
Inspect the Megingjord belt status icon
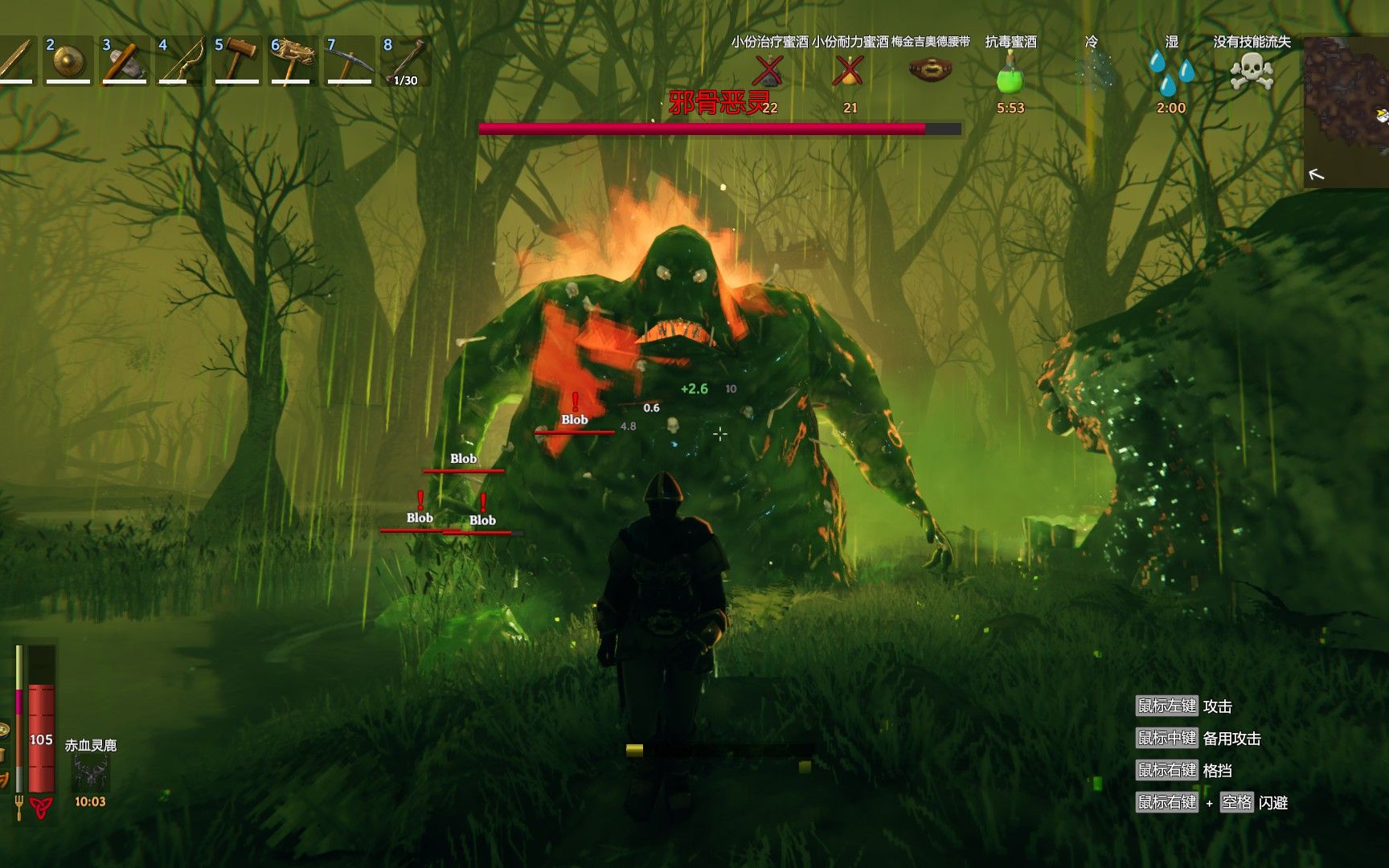click(930, 71)
